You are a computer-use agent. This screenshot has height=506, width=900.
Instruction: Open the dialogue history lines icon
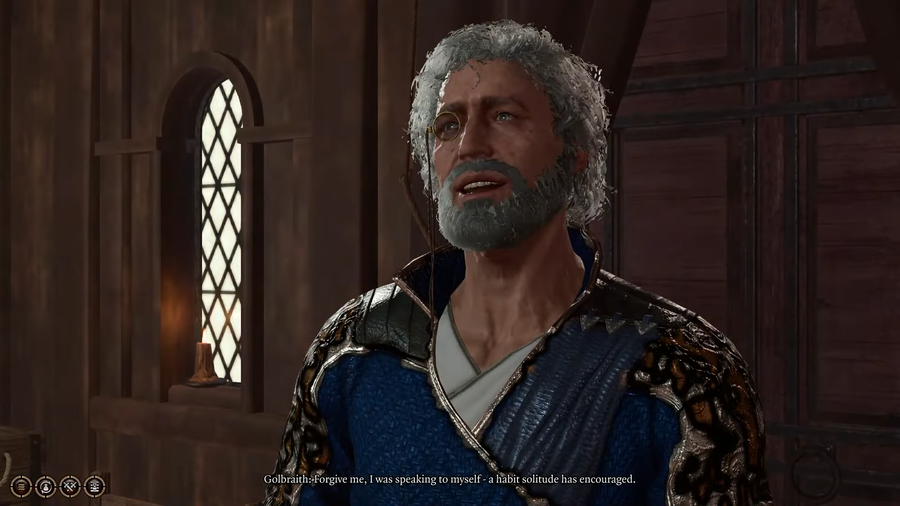[x=21, y=486]
